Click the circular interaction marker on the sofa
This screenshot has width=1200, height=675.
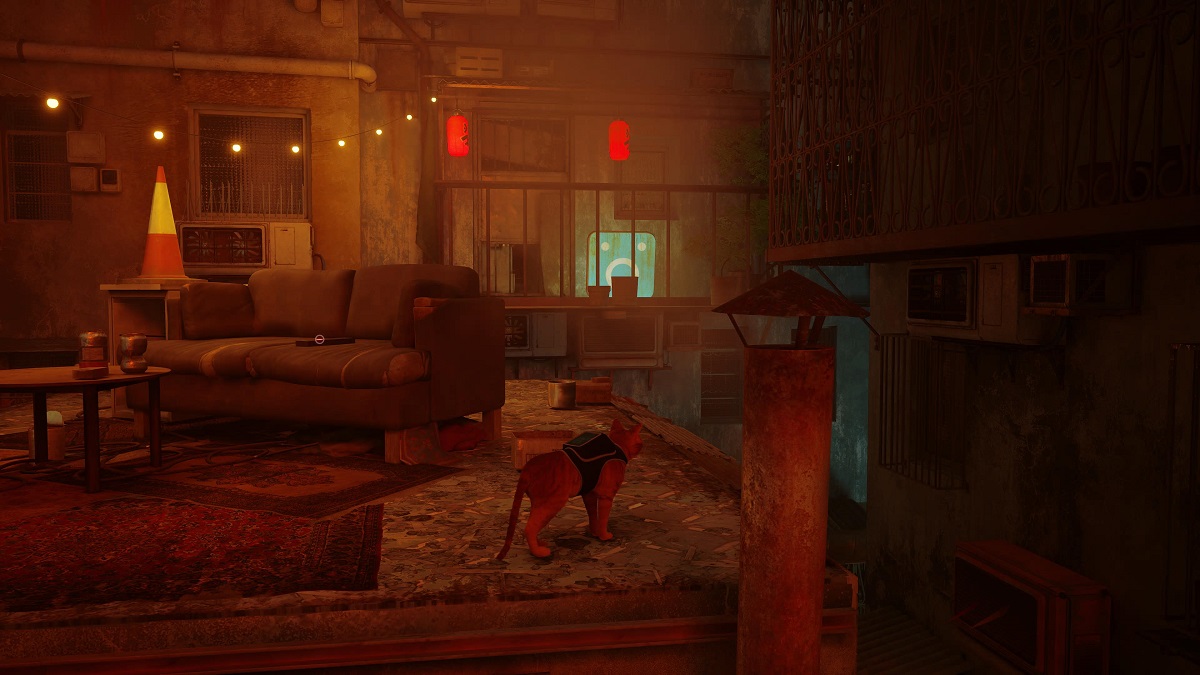(x=319, y=339)
